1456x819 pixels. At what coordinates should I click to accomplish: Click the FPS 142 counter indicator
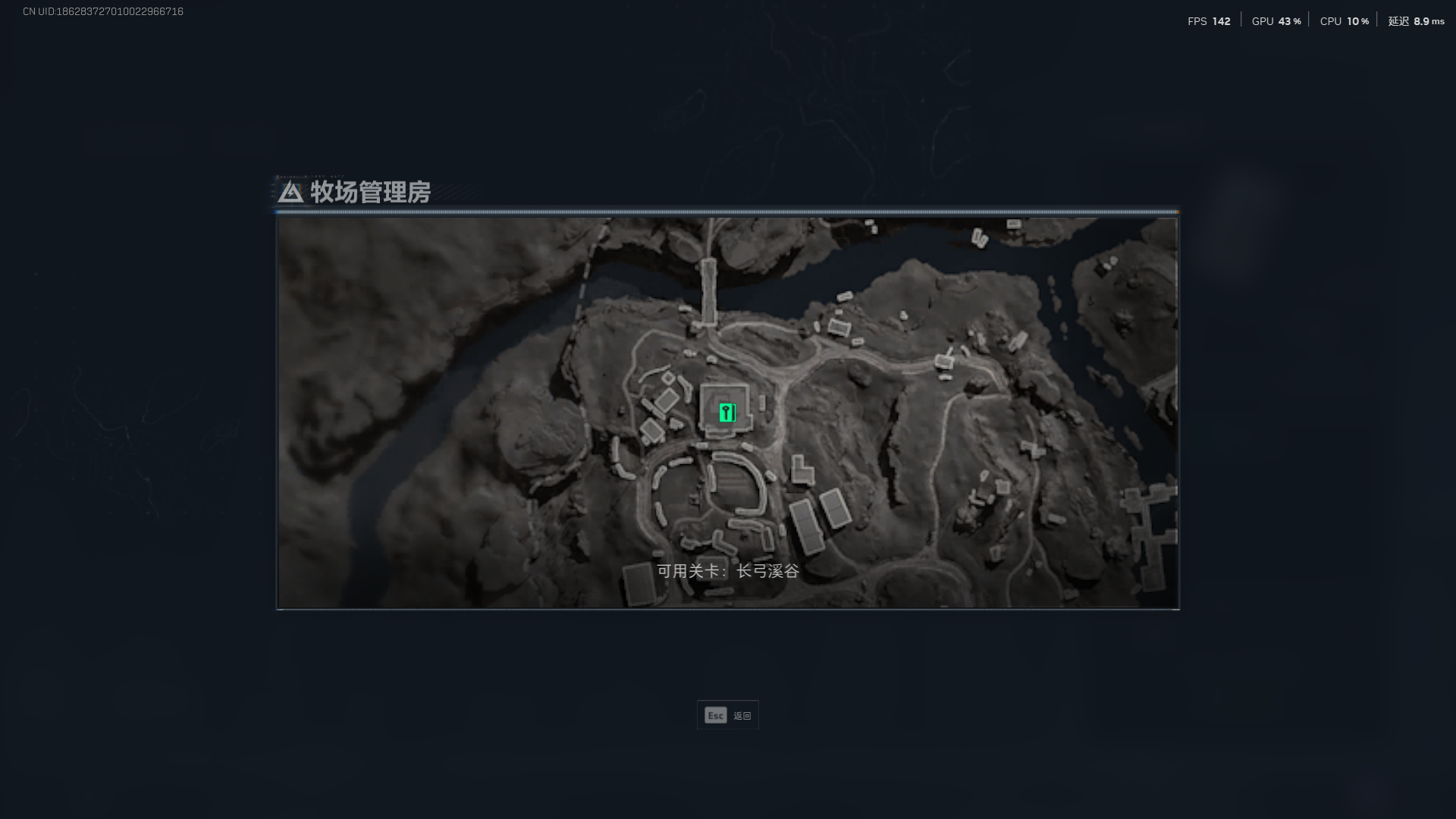pos(1208,22)
